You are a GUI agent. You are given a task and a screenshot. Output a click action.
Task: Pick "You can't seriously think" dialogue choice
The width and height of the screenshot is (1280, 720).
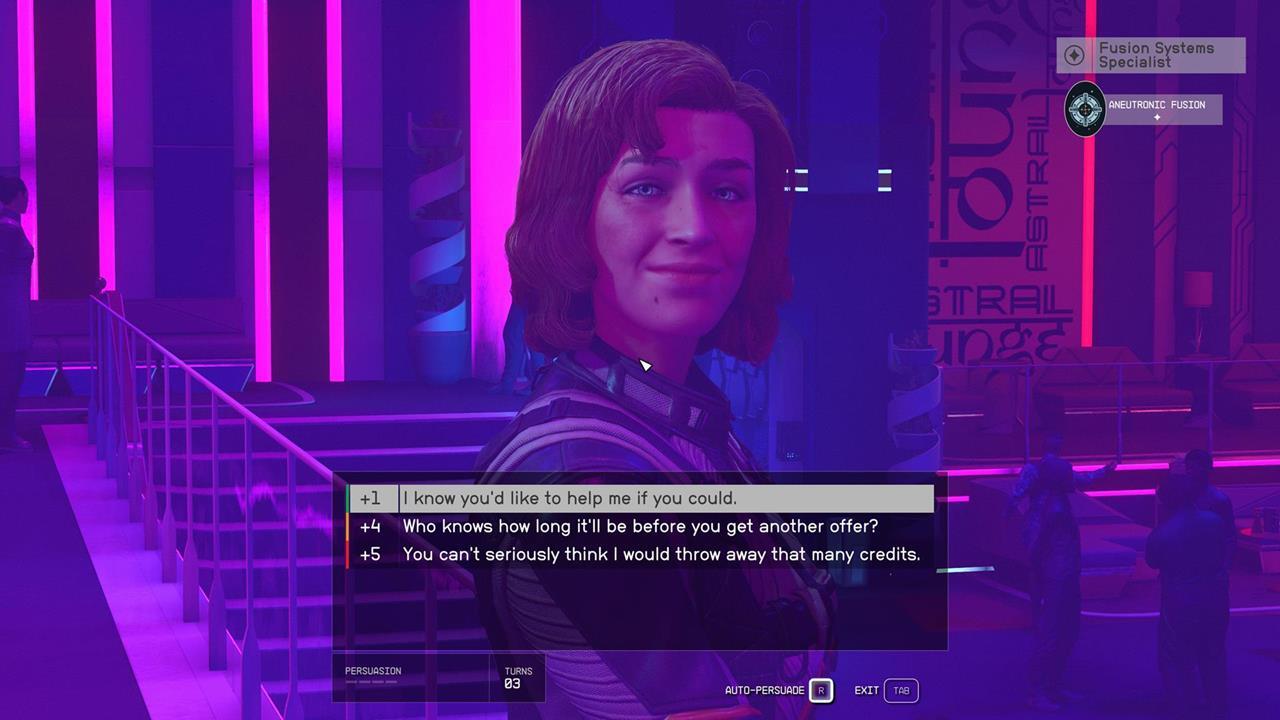pyautogui.click(x=660, y=554)
